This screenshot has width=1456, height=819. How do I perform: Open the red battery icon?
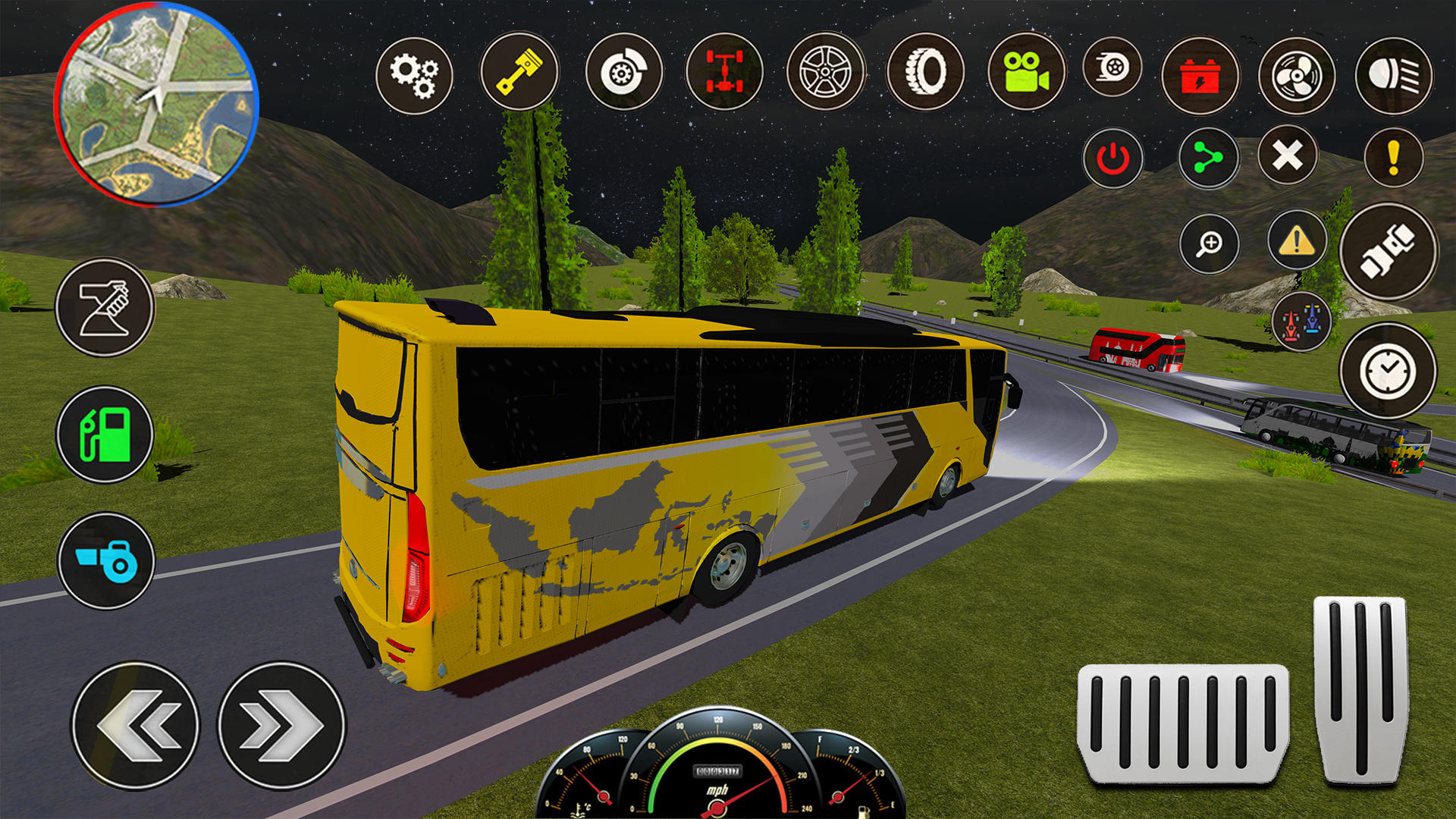(1200, 76)
